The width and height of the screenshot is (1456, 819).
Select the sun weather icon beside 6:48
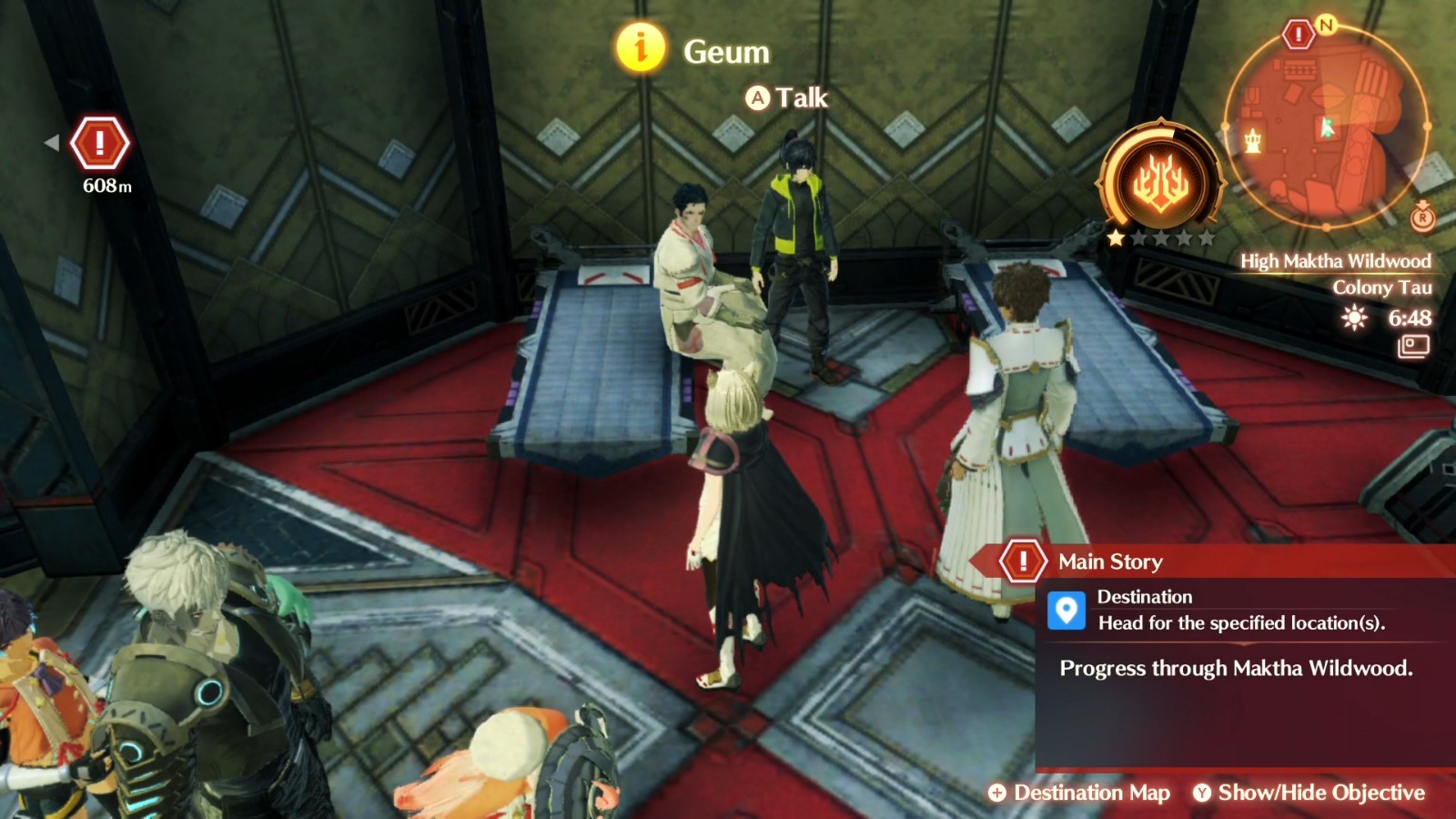point(1354,318)
